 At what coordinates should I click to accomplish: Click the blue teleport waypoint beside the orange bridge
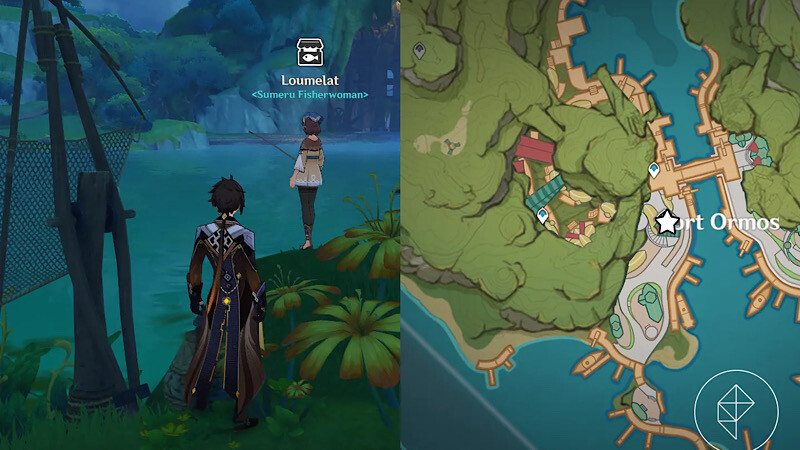click(x=654, y=170)
